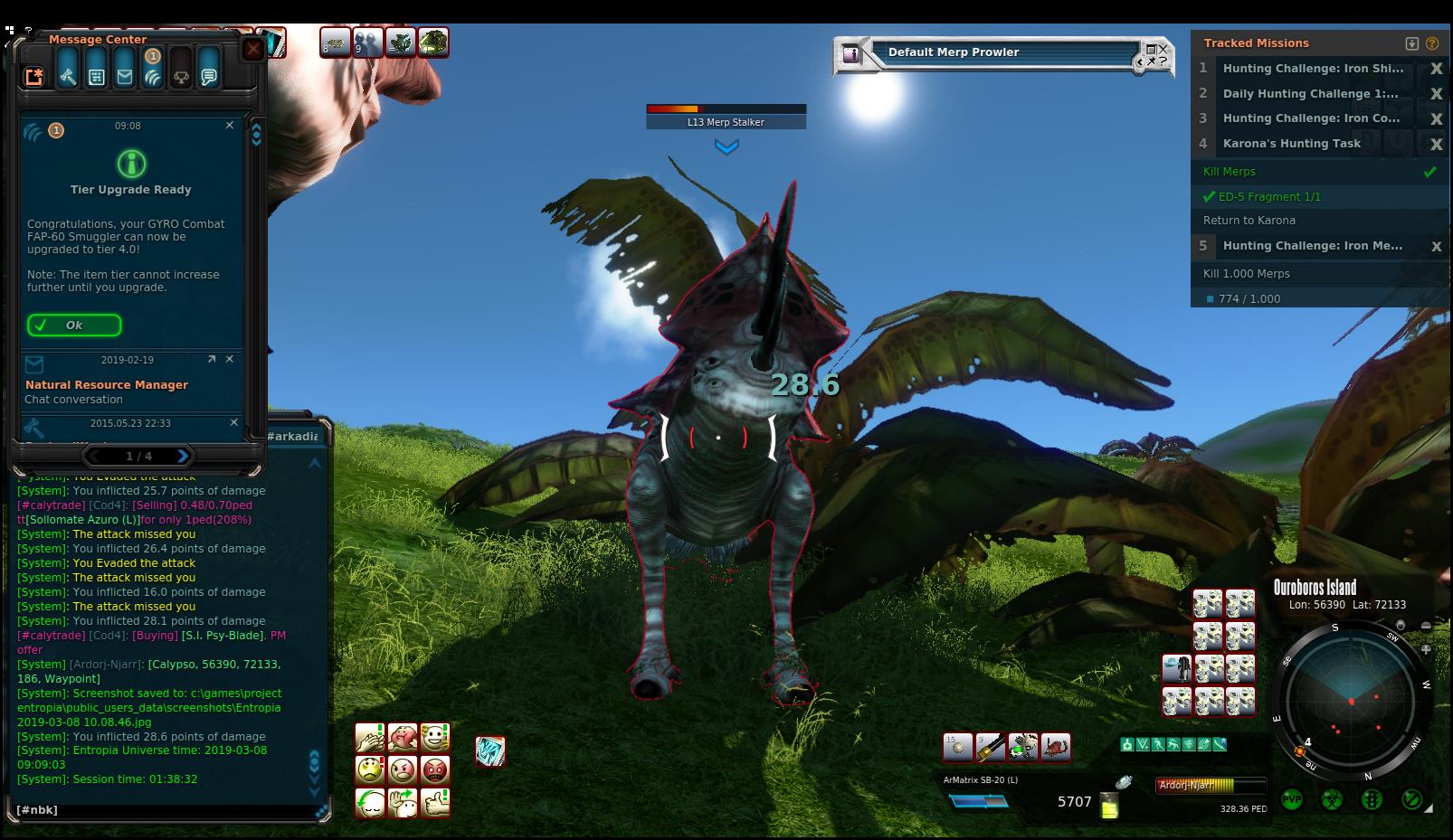Switch to the auction hammer tab

(x=68, y=77)
